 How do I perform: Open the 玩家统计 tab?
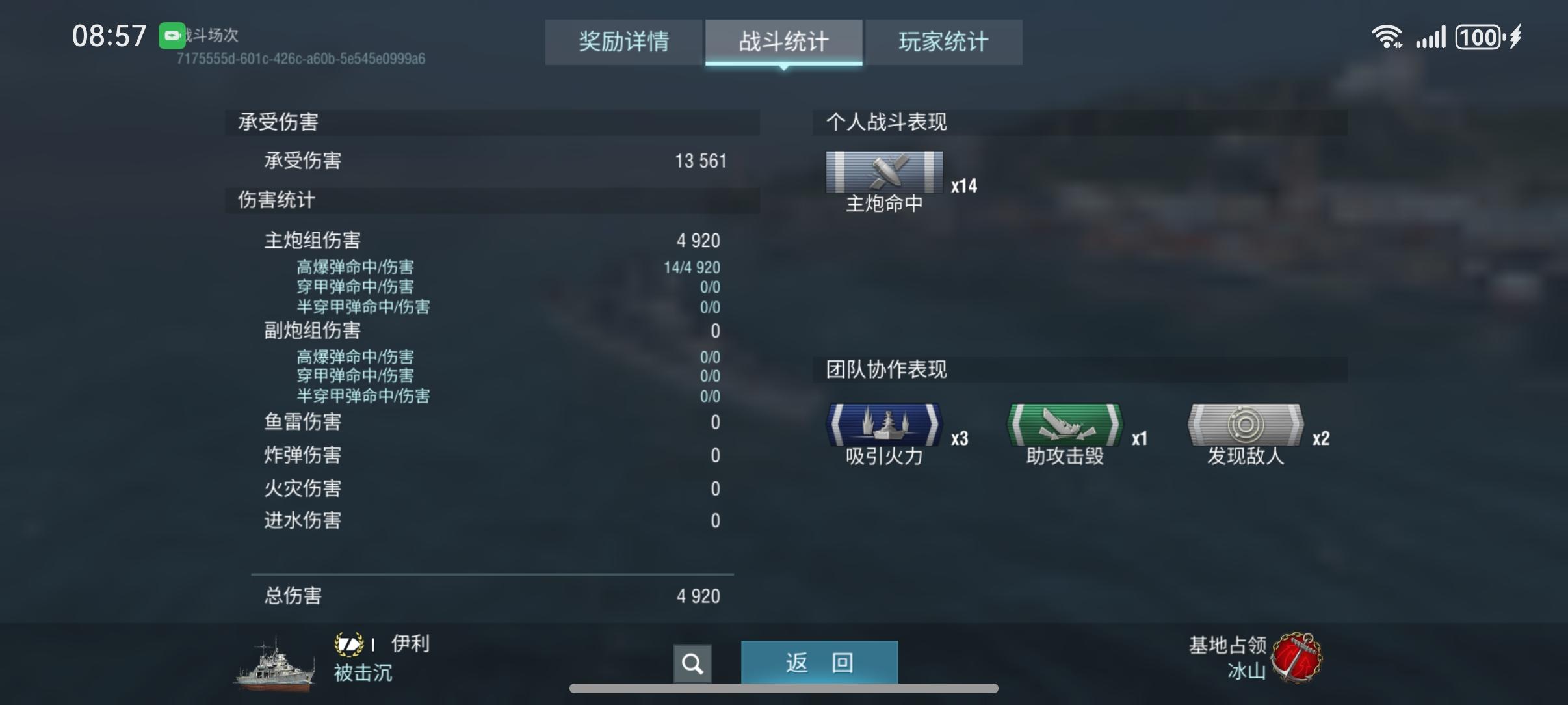coord(942,42)
